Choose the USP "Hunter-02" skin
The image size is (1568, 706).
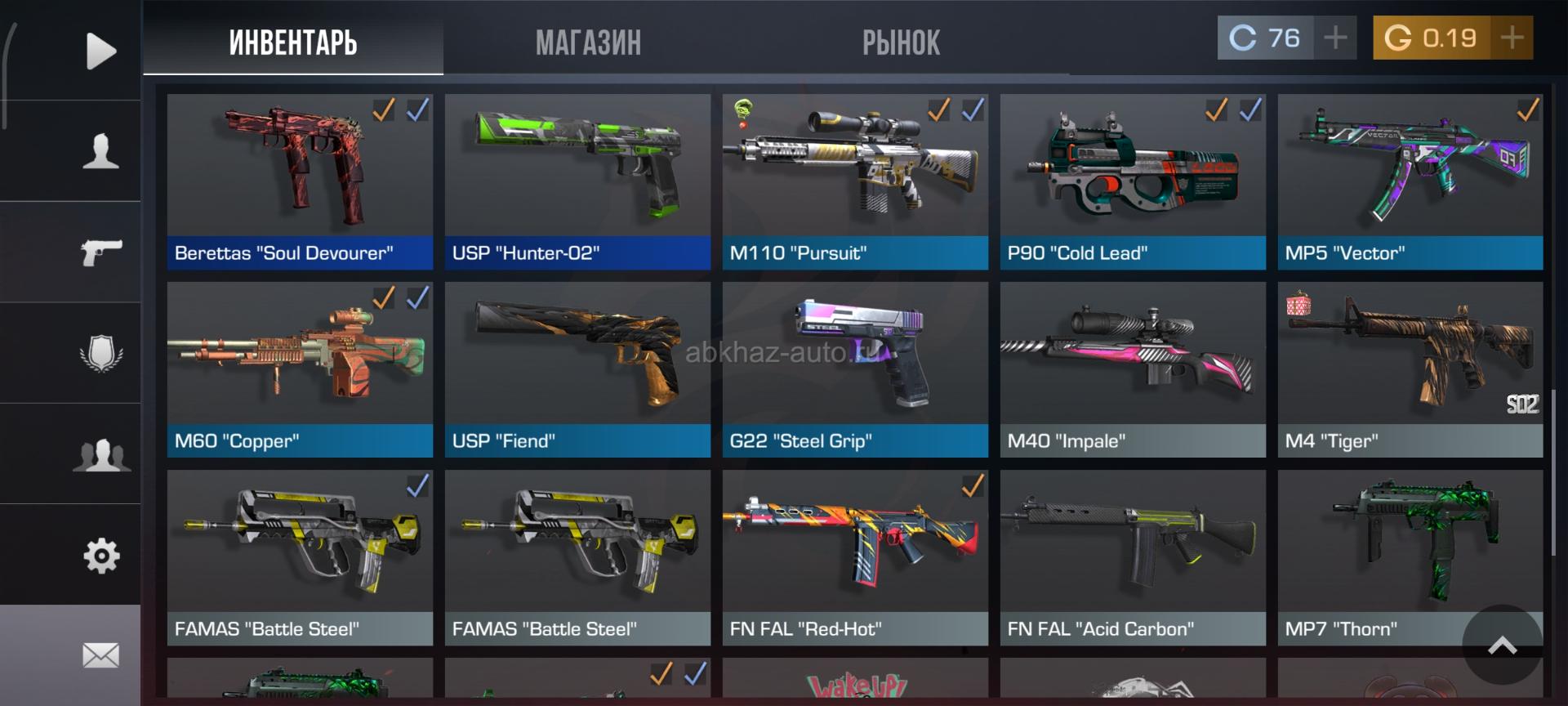coord(577,181)
